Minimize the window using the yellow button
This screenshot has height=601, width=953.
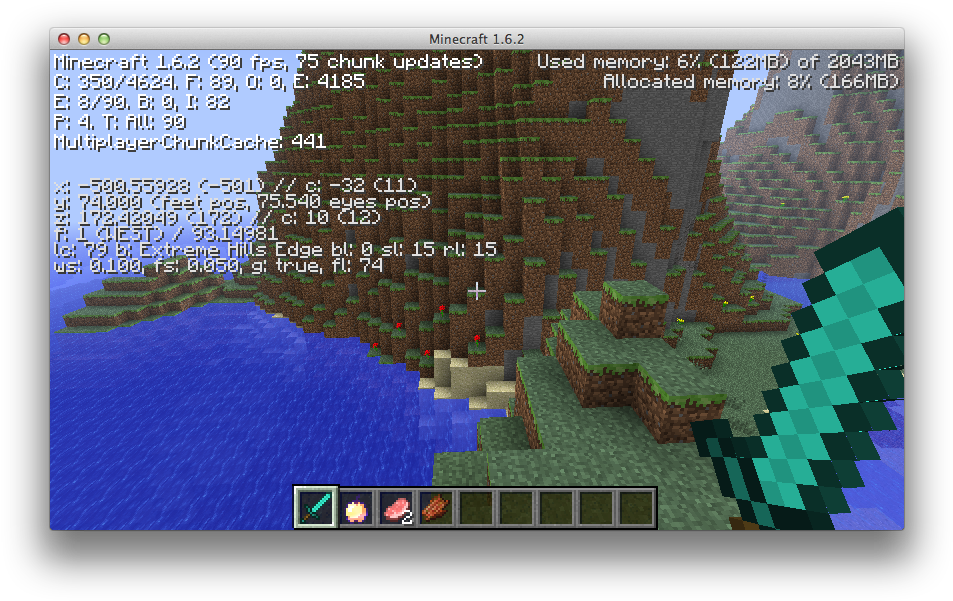tap(83, 39)
